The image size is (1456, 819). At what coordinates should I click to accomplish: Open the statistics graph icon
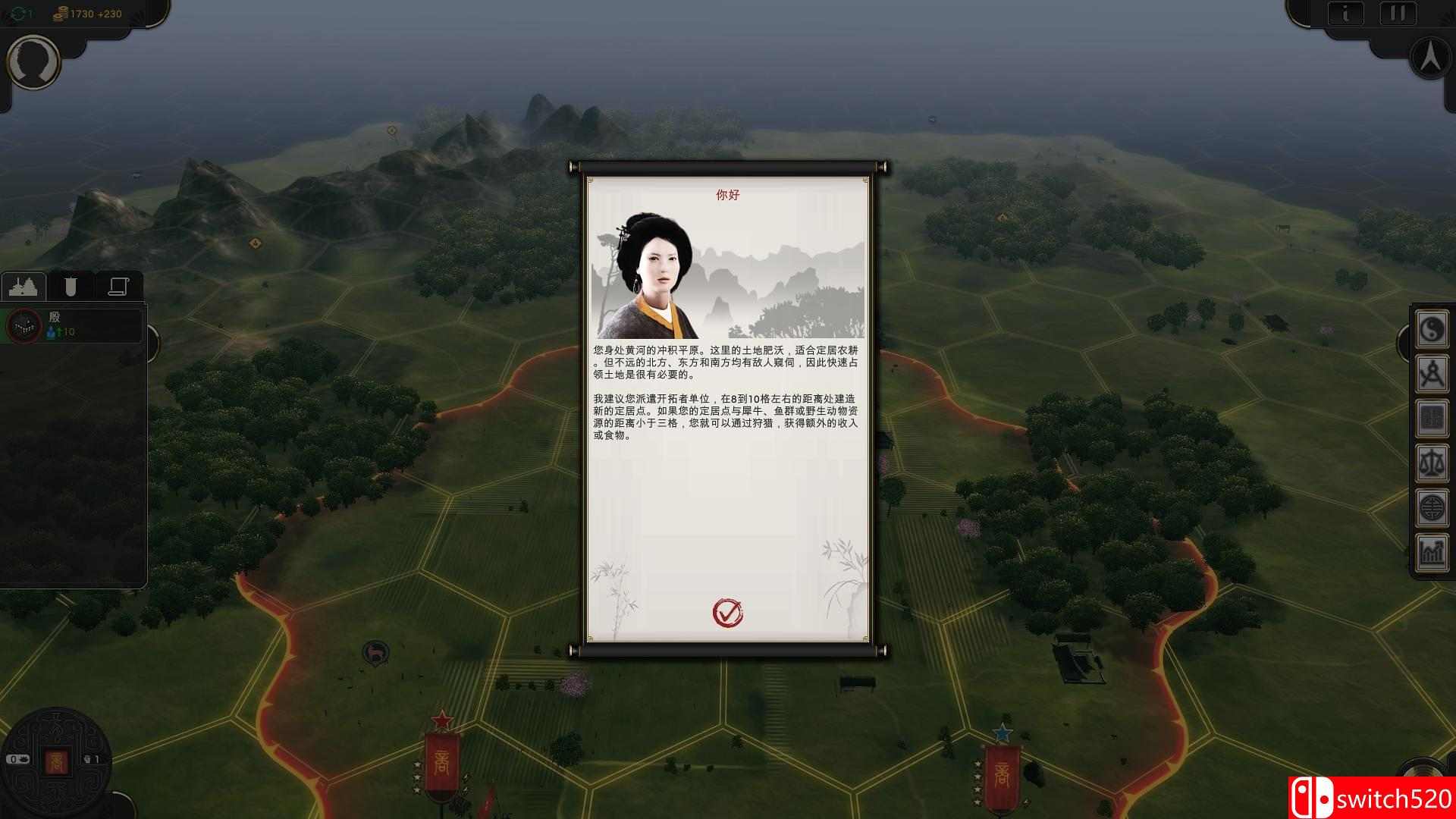click(x=1432, y=551)
